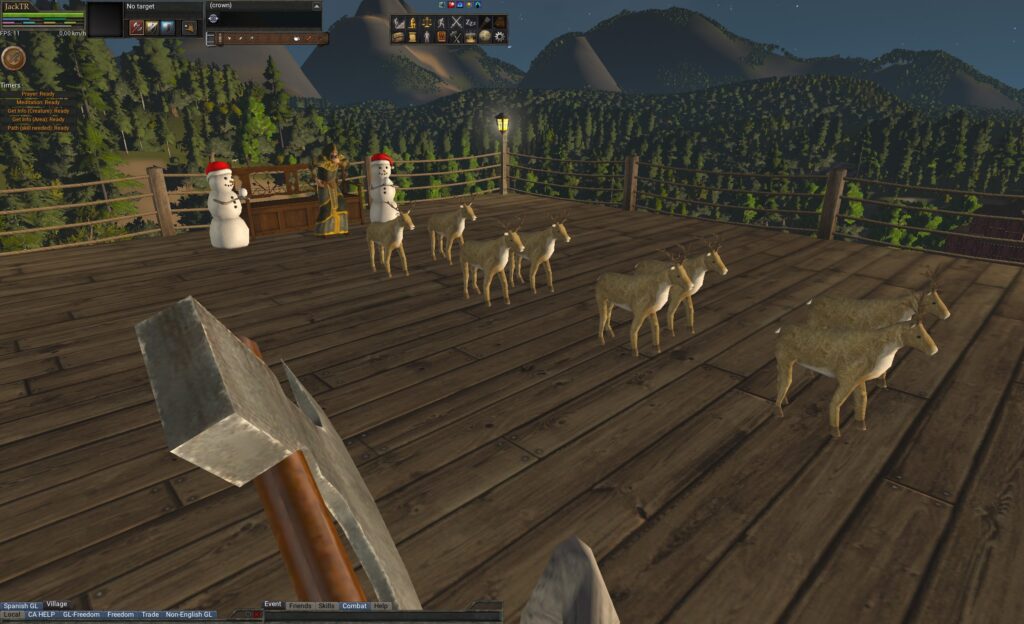The height and width of the screenshot is (624, 1024).
Task: Switch to the Village chat tab
Action: (57, 604)
